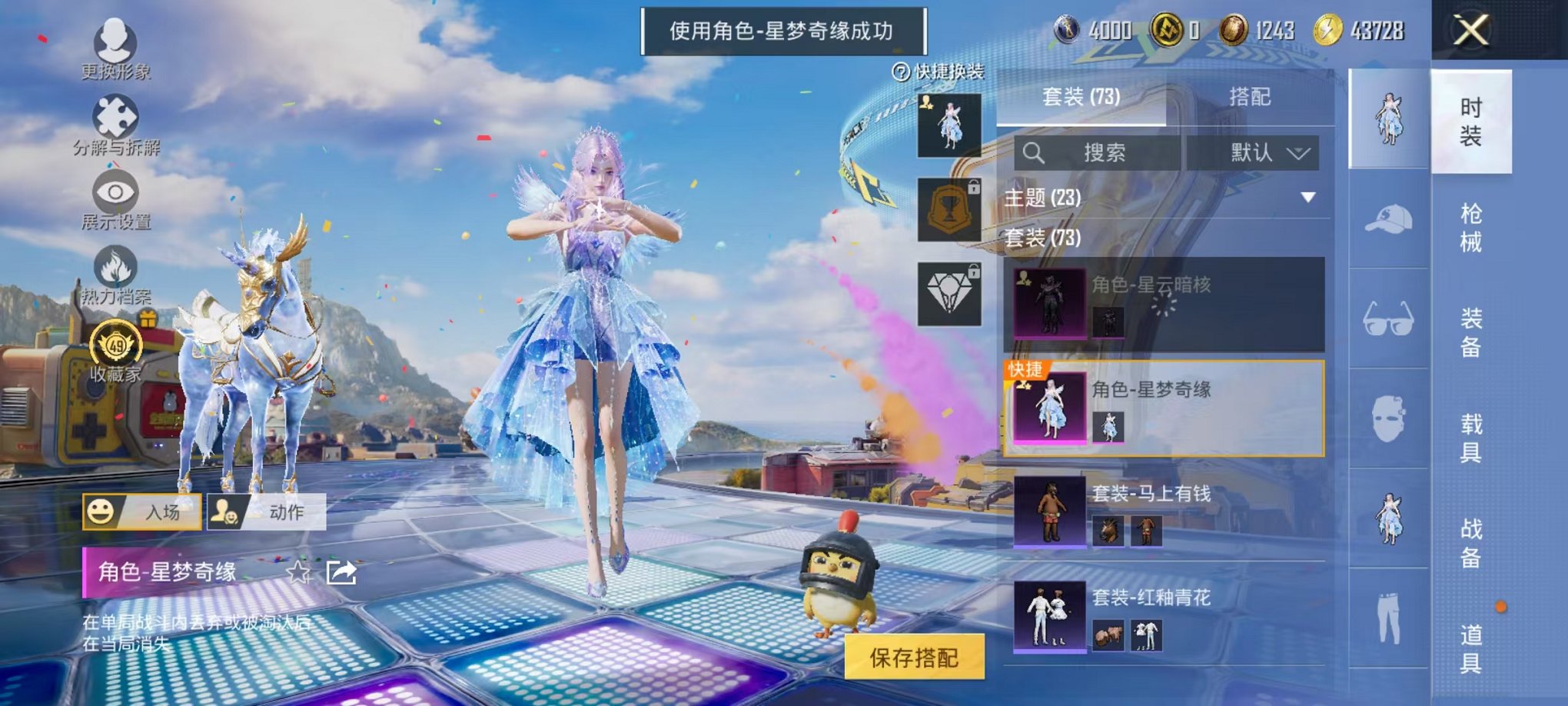1568x706 pixels.
Task: Open 展示设置 display settings
Action: pos(114,192)
